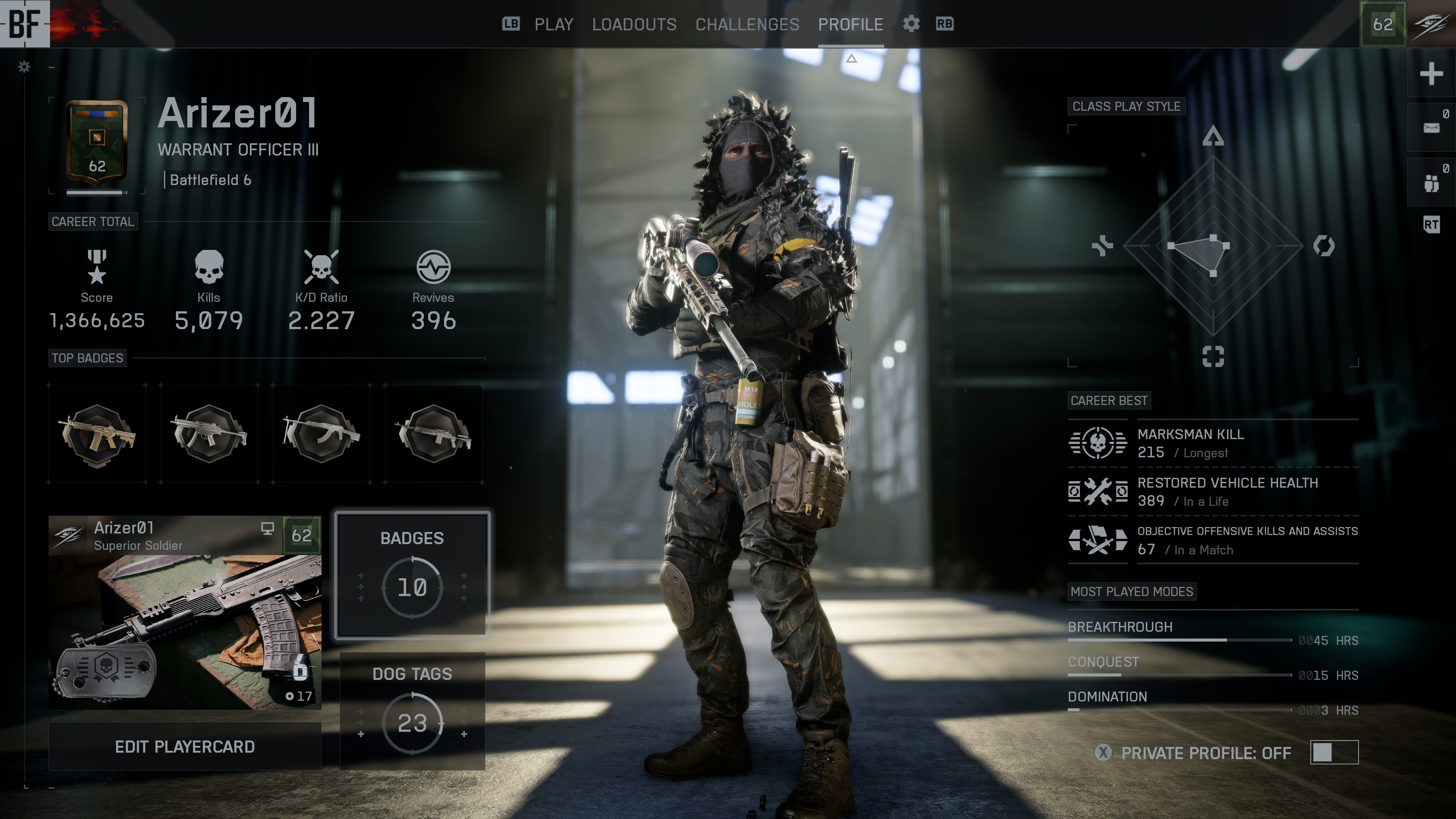1456x819 pixels.
Task: Choose the Breakthrough mode row
Action: coord(1213,632)
